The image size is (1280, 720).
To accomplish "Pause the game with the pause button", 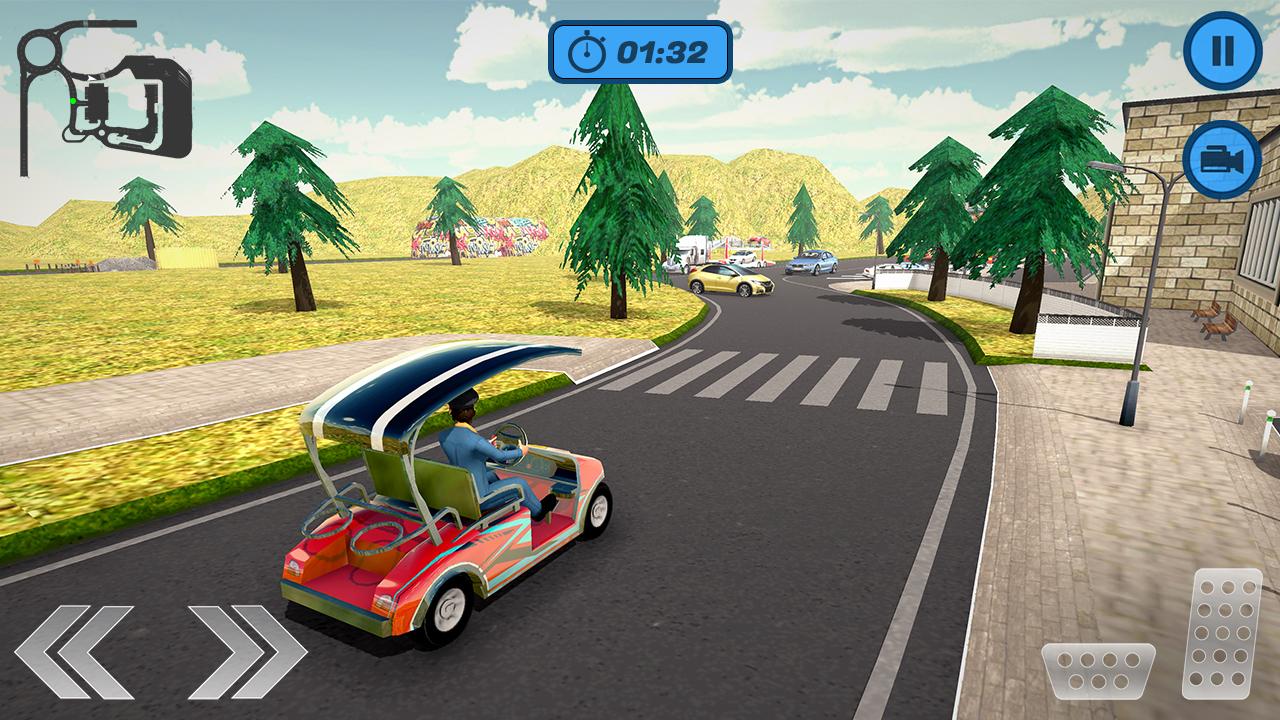I will click(1222, 51).
